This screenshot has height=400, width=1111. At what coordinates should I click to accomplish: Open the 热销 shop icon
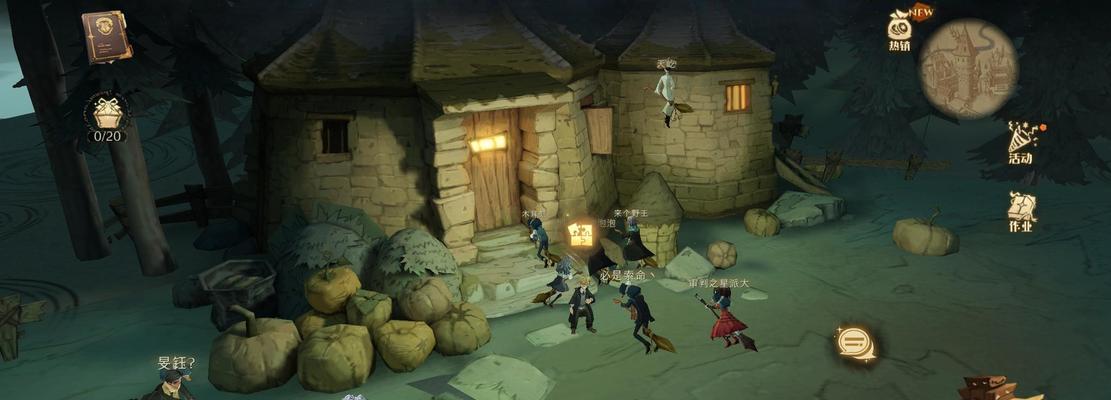900,28
